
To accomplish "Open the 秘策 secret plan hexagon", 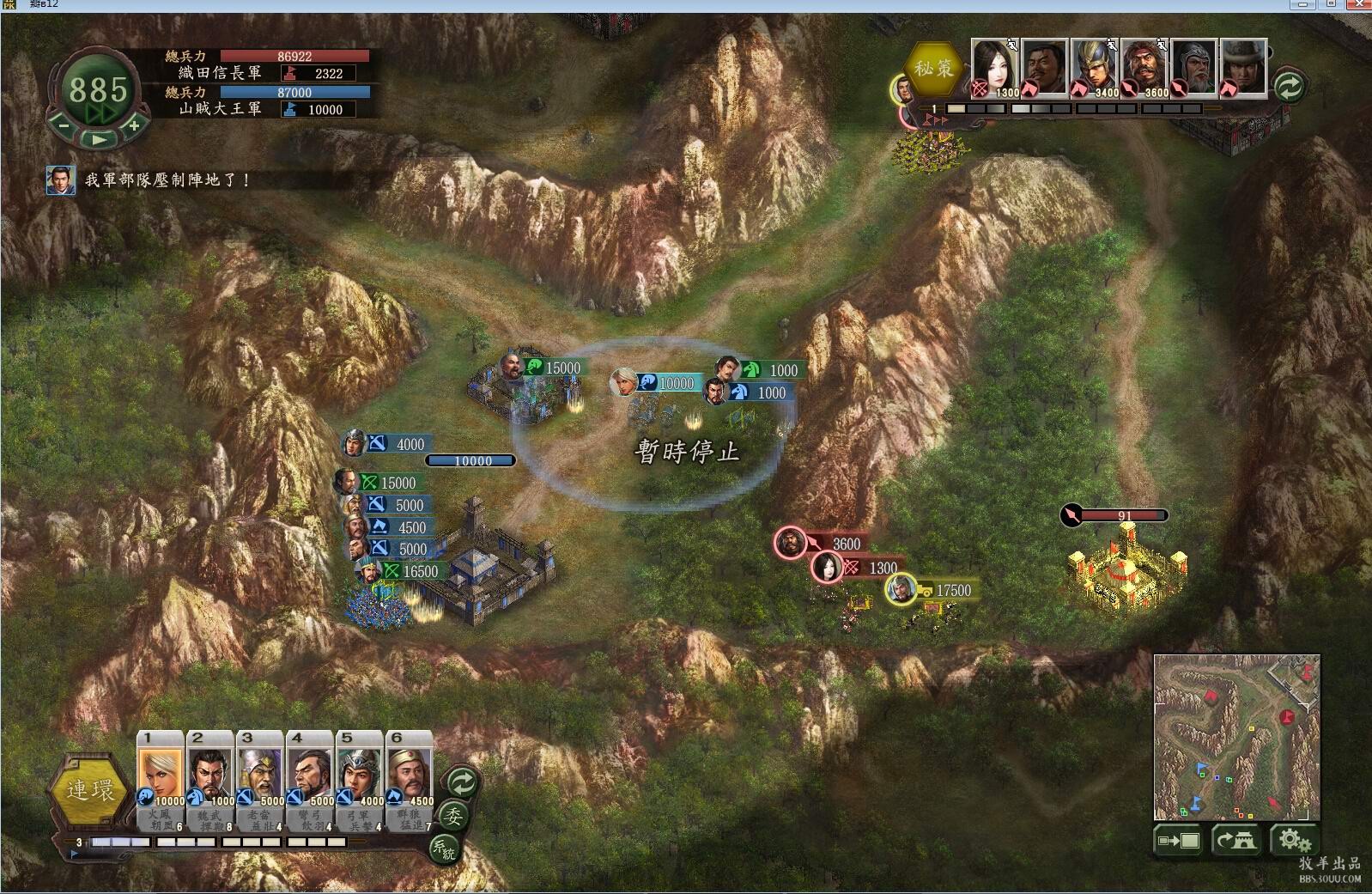I will [933, 68].
